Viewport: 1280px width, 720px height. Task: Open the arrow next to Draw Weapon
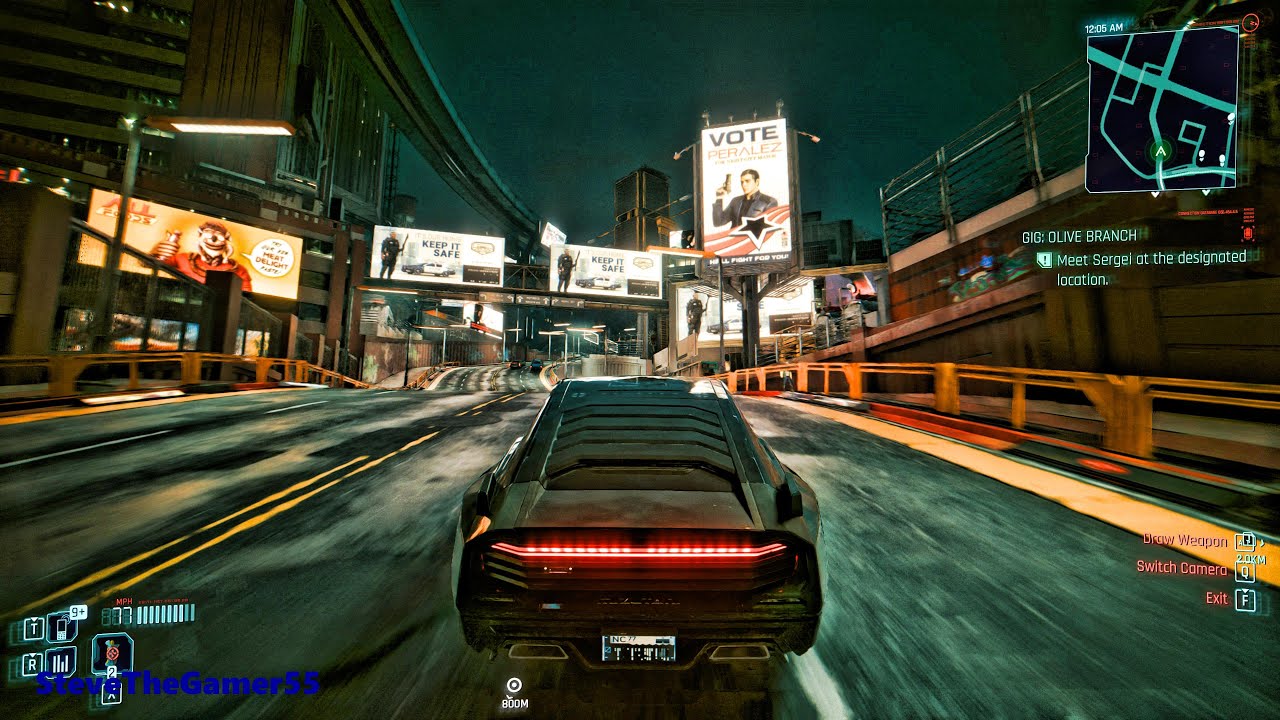coord(1262,543)
